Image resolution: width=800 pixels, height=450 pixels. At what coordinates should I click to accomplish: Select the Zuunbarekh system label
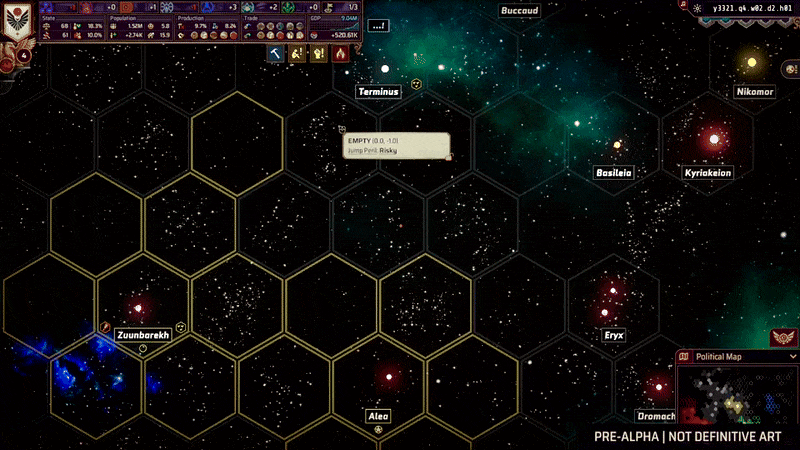141,335
